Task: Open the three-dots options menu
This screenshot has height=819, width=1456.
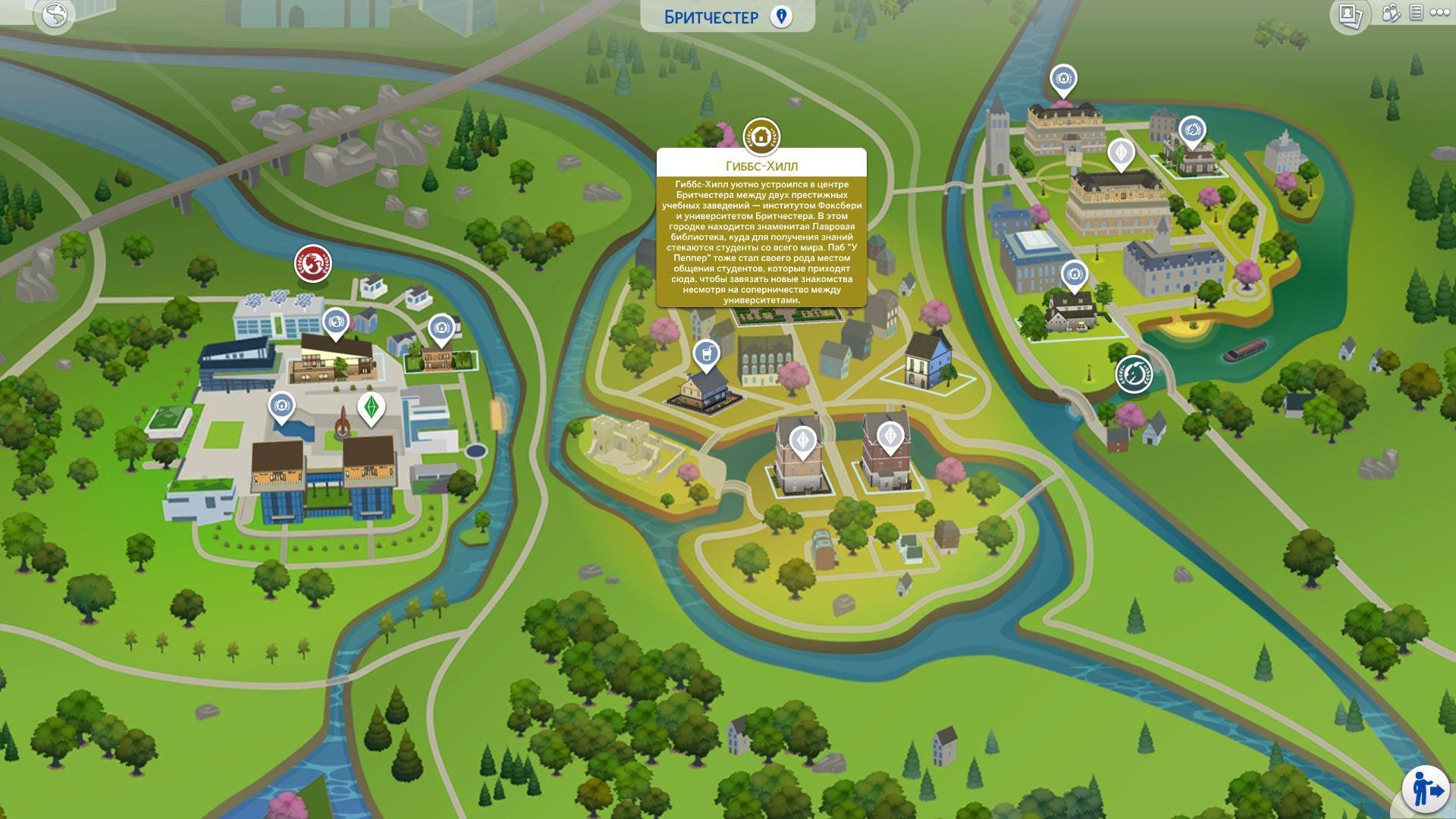Action: [x=1439, y=13]
